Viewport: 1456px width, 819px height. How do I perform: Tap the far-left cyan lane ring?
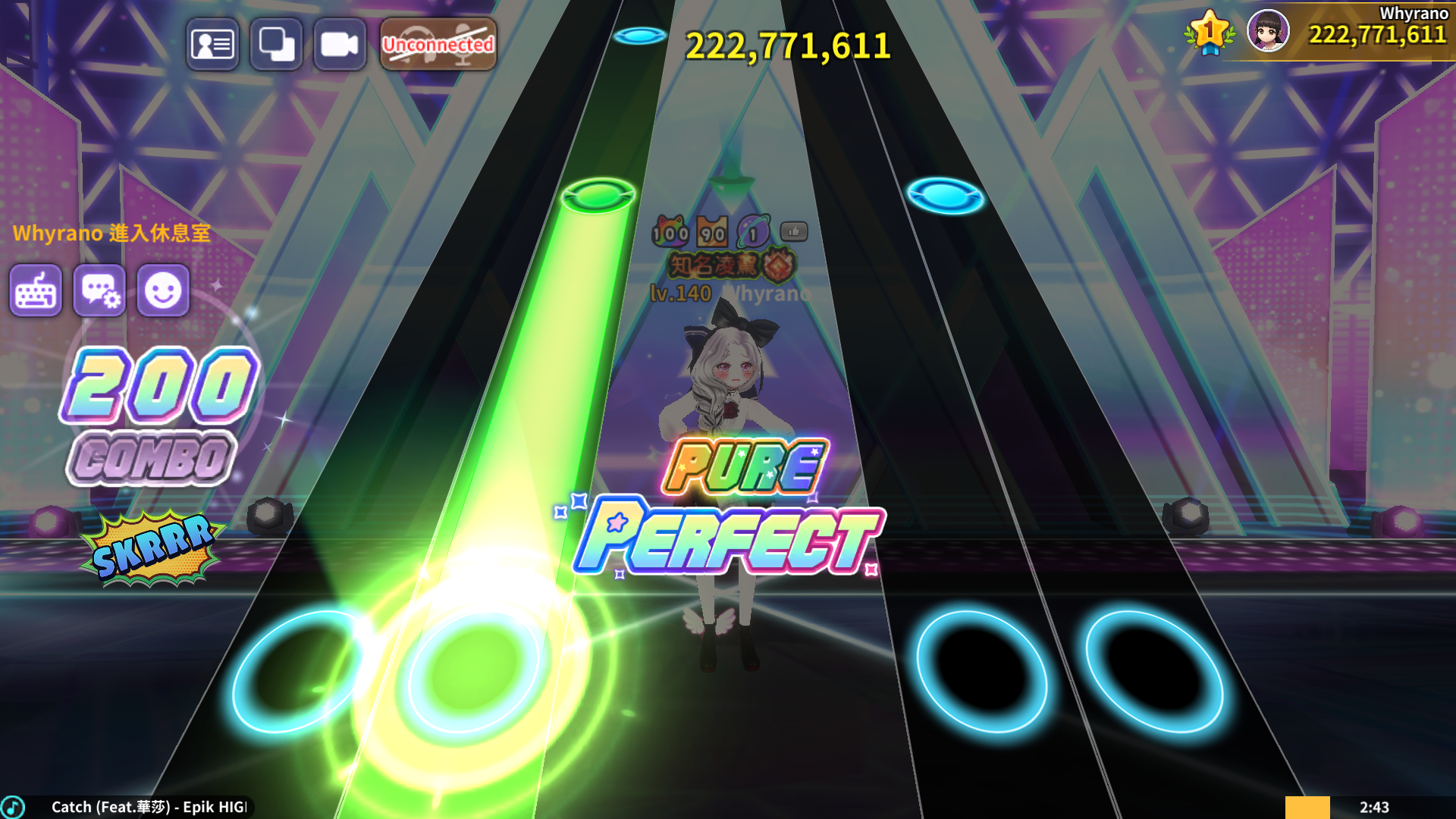pos(294,672)
